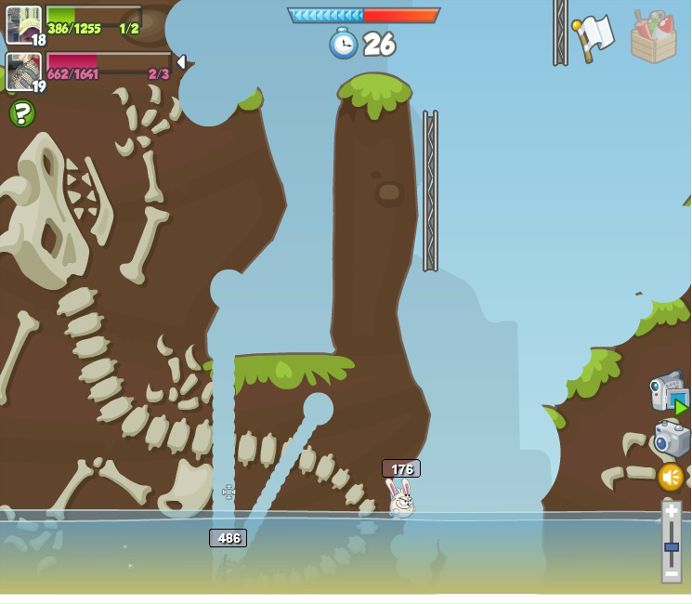Click the white surrender flag icon
The image size is (692, 604).
coord(594,37)
